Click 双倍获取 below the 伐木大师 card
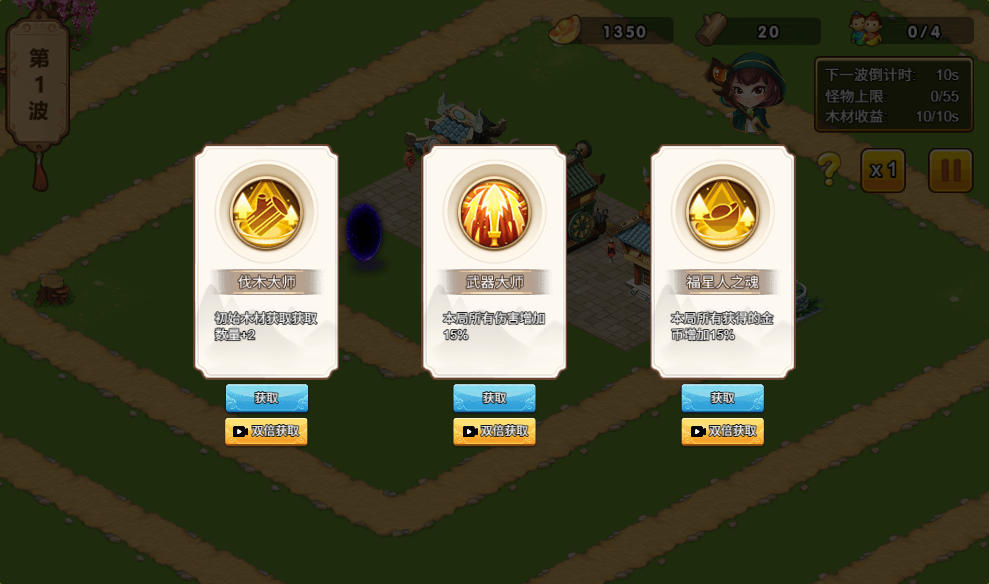The height and width of the screenshot is (584, 989). [266, 432]
